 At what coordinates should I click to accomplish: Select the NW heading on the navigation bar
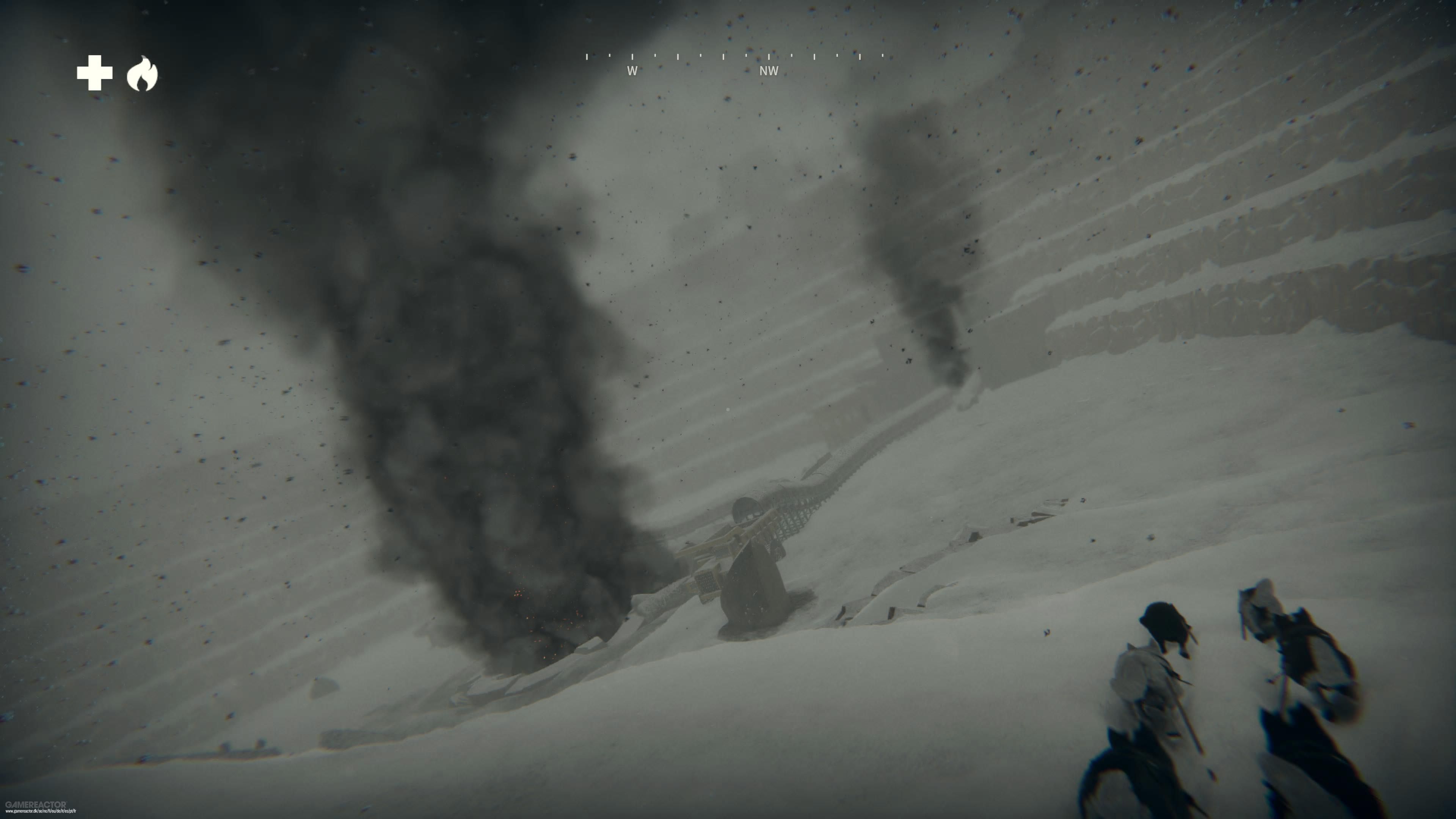pos(770,71)
